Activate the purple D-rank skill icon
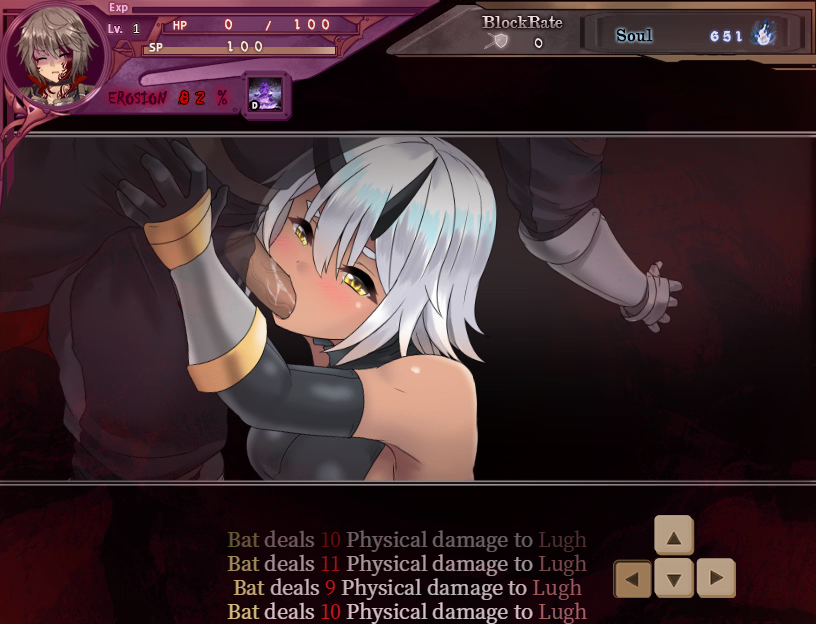 265,95
